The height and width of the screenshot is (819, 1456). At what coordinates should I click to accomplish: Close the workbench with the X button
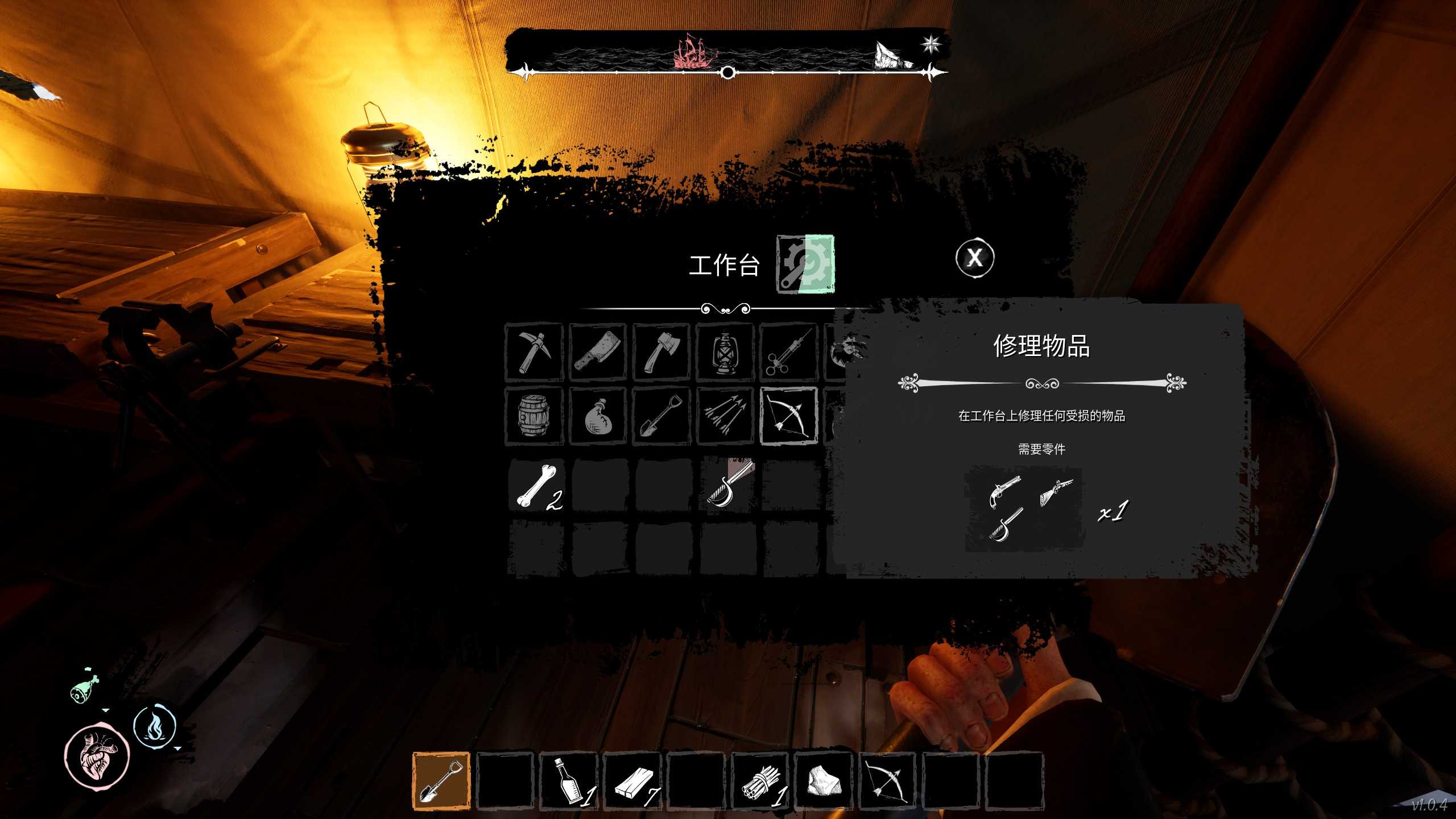pos(974,258)
